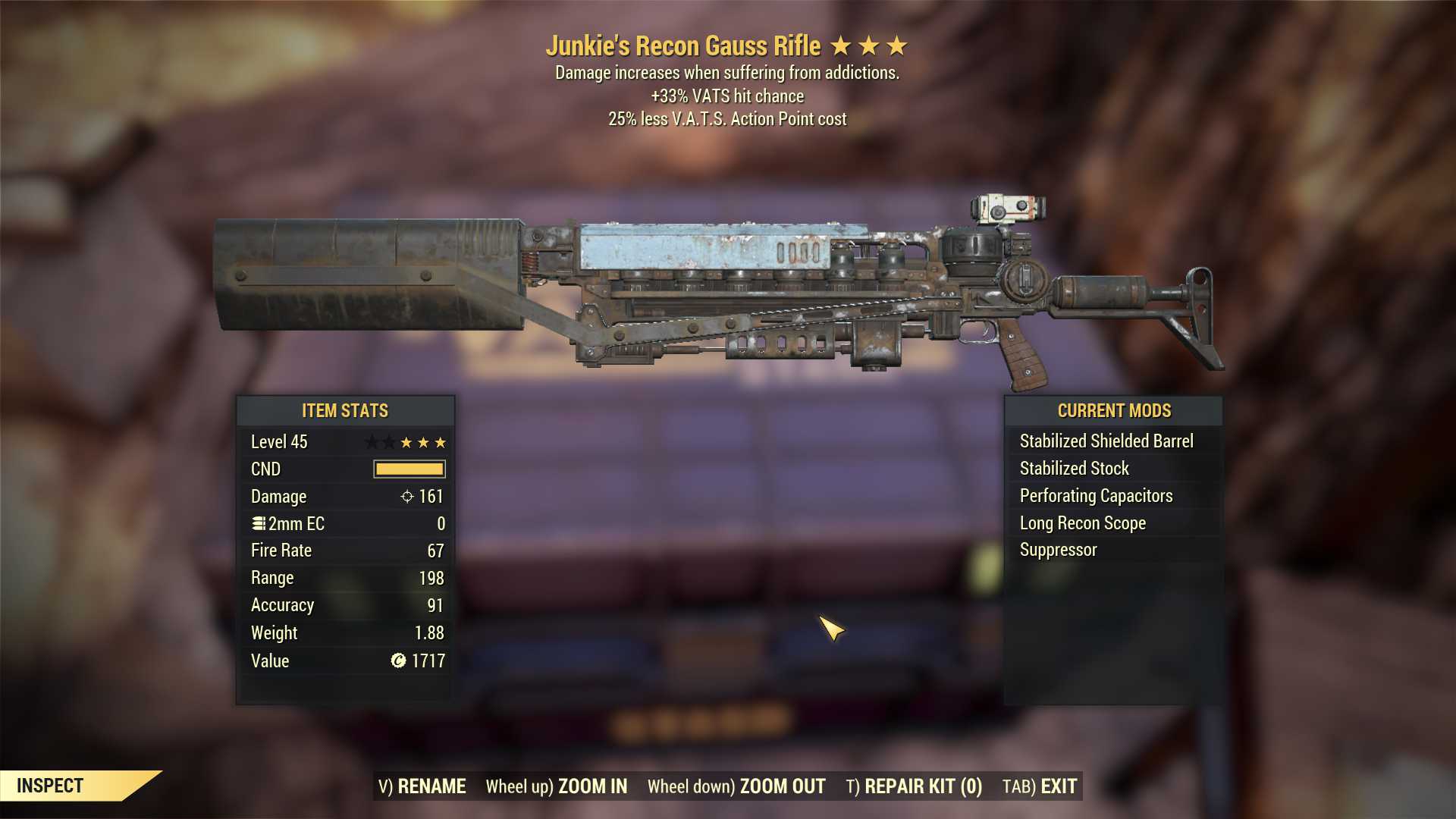The height and width of the screenshot is (819, 1456).
Task: Switch to the INSPECT tab
Action: pos(51,786)
